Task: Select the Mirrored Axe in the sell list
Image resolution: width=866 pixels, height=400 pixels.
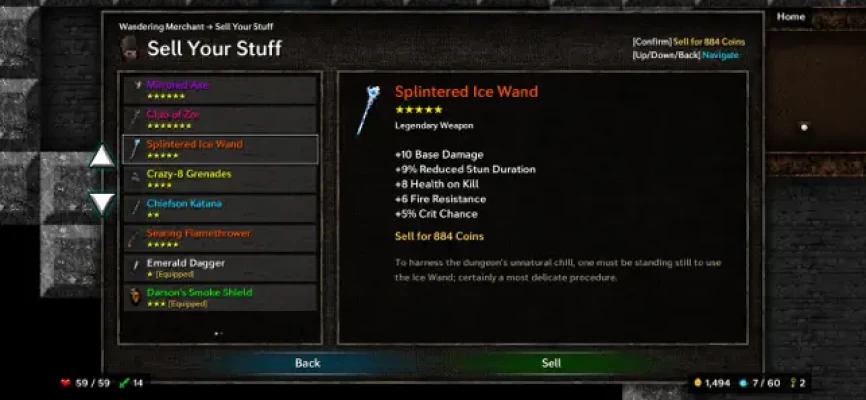Action: 220,90
